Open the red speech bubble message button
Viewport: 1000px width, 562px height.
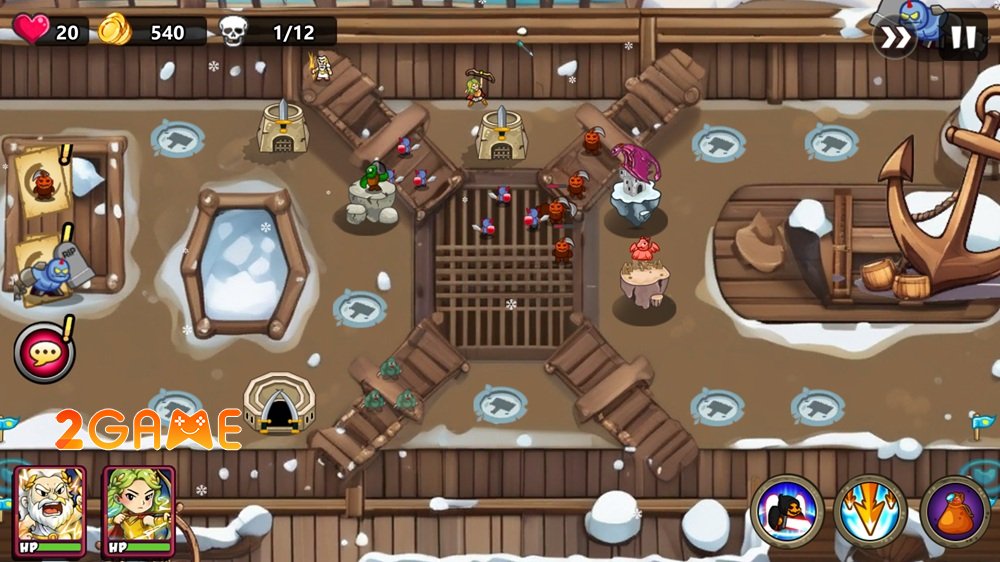click(42, 352)
